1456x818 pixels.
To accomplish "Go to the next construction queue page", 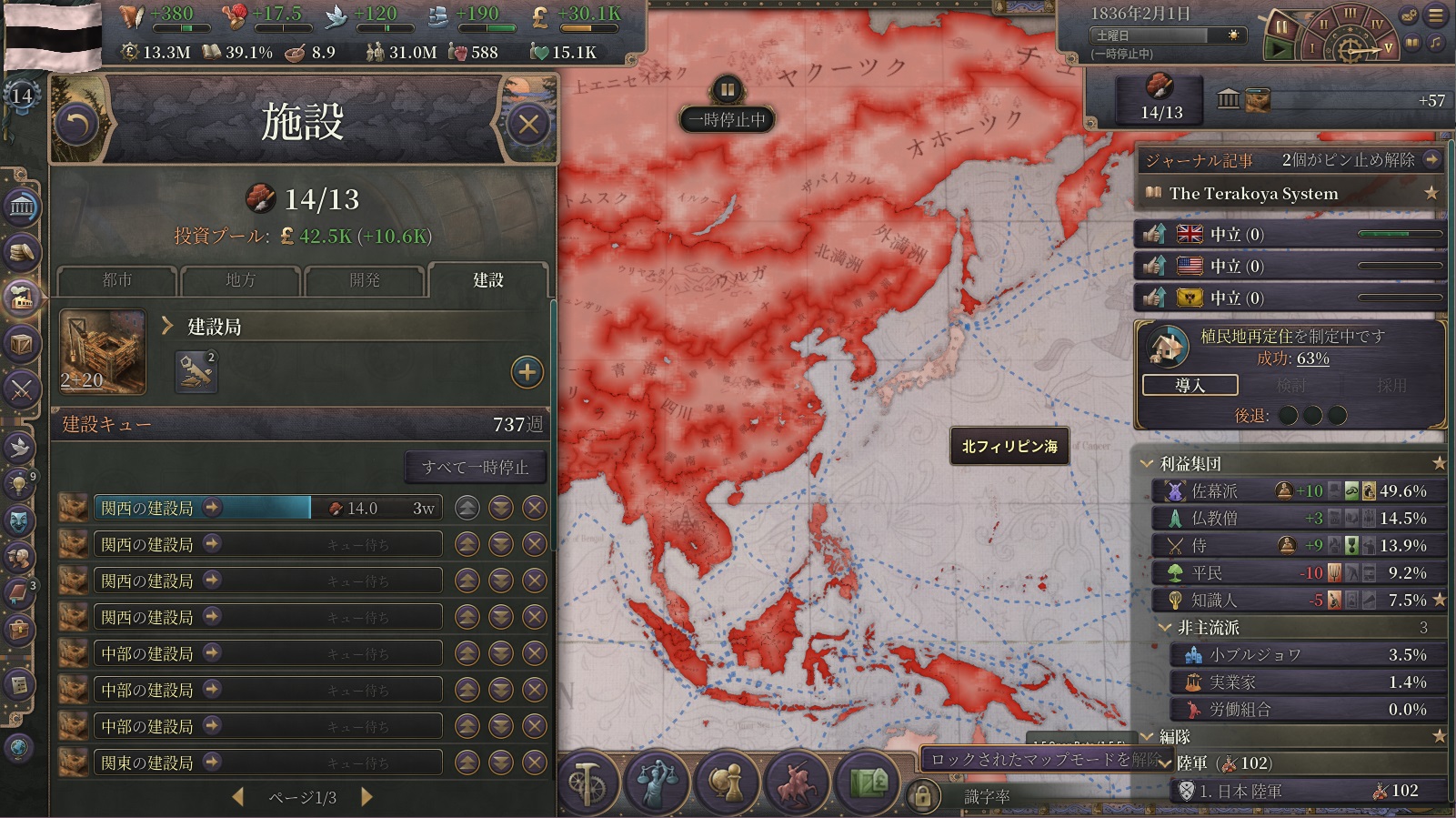I will coord(367,797).
